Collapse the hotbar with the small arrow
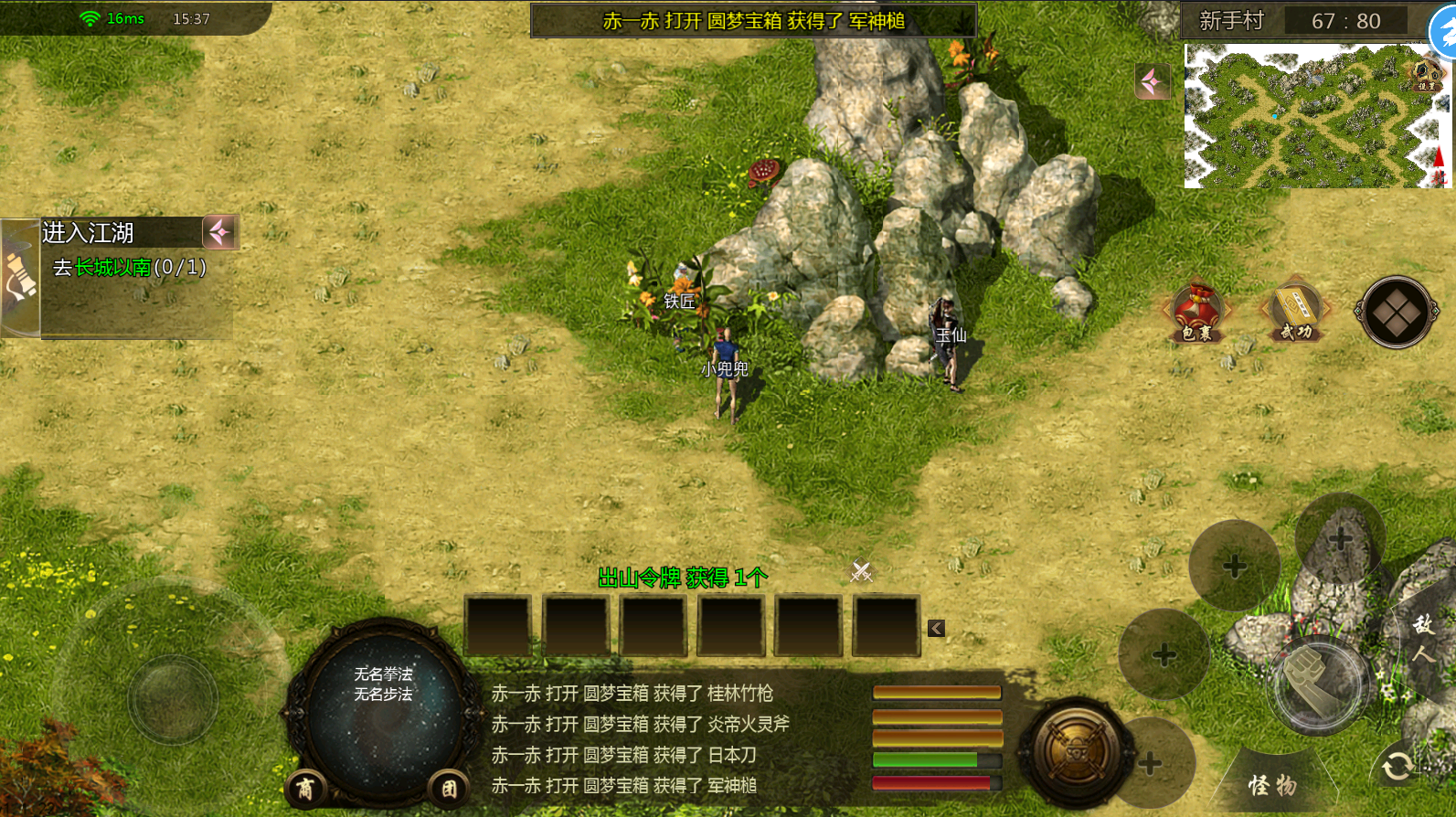 (936, 628)
